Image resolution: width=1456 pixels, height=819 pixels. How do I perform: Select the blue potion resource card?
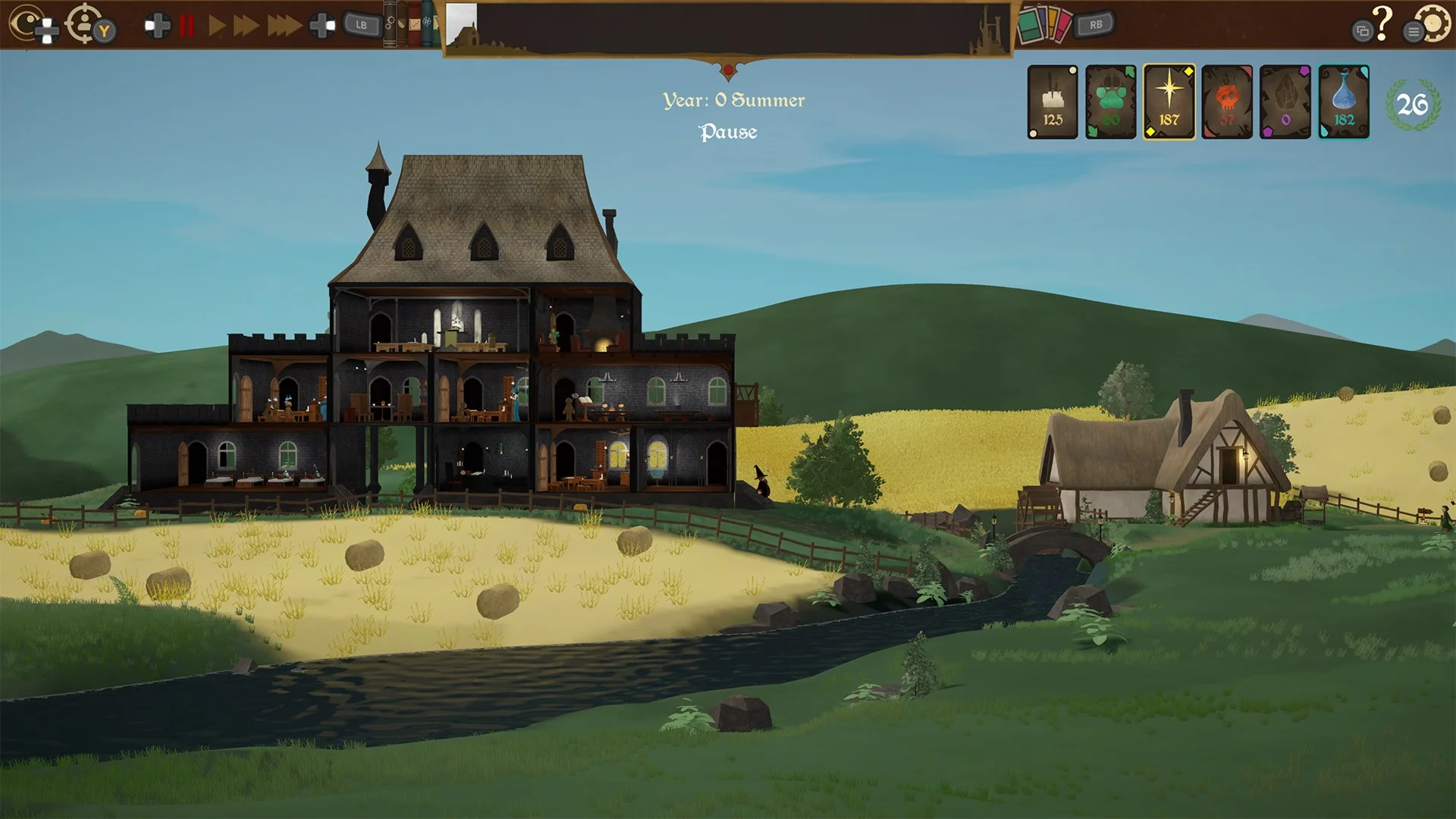tap(1344, 102)
